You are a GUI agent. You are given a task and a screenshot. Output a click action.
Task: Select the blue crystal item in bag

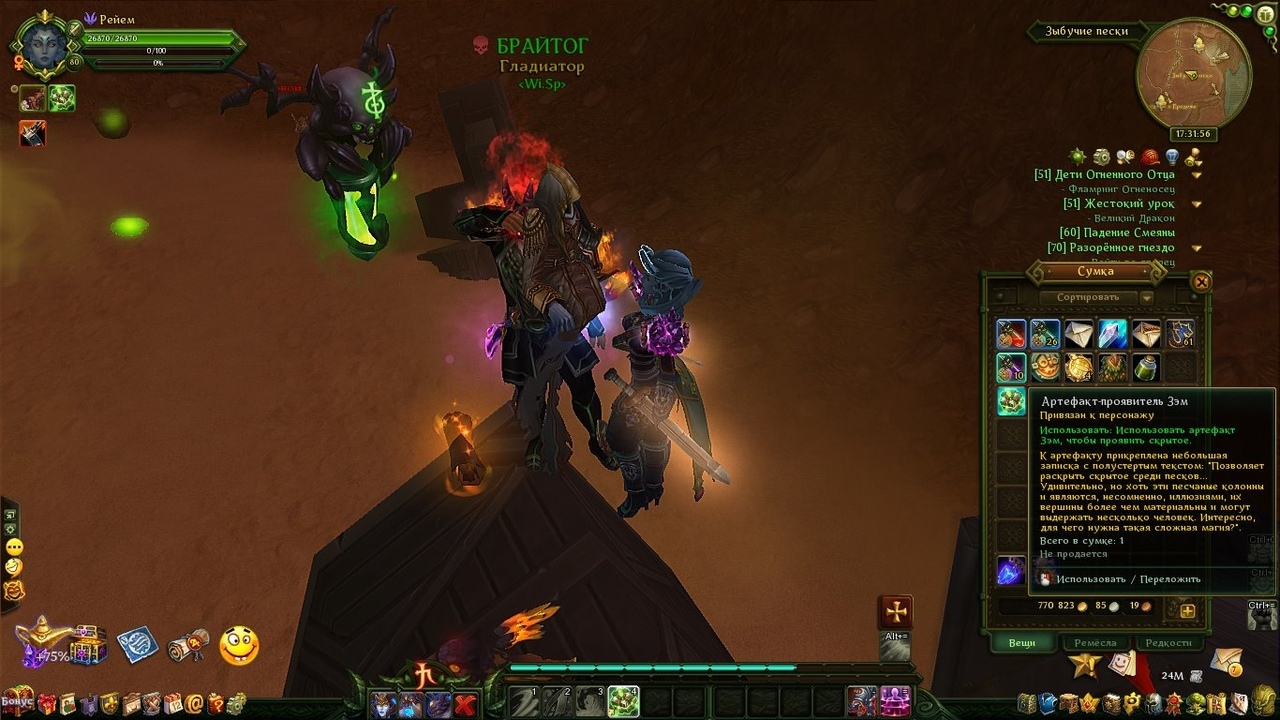pyautogui.click(x=1112, y=334)
